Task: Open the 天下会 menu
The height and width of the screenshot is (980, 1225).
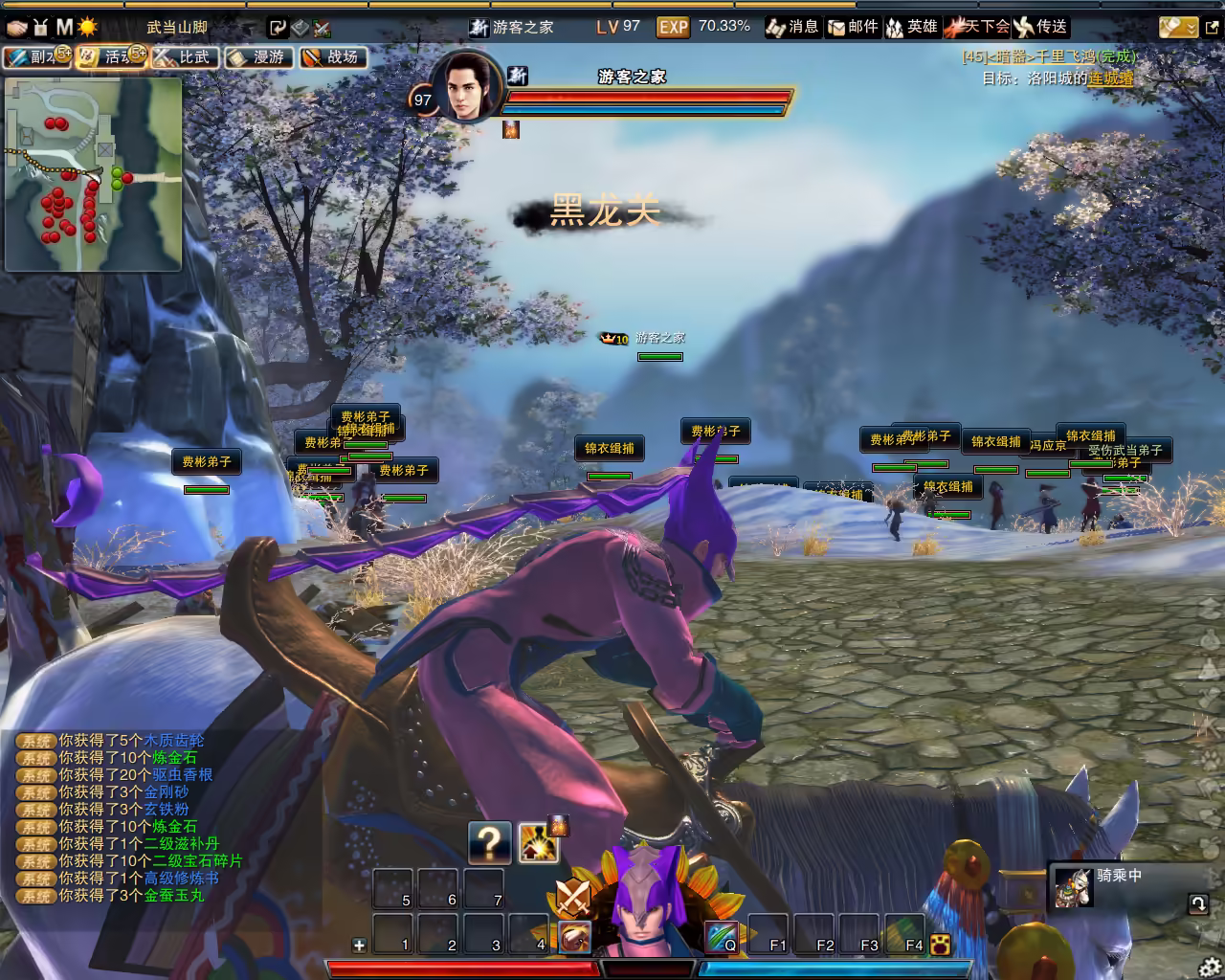Action: click(977, 27)
